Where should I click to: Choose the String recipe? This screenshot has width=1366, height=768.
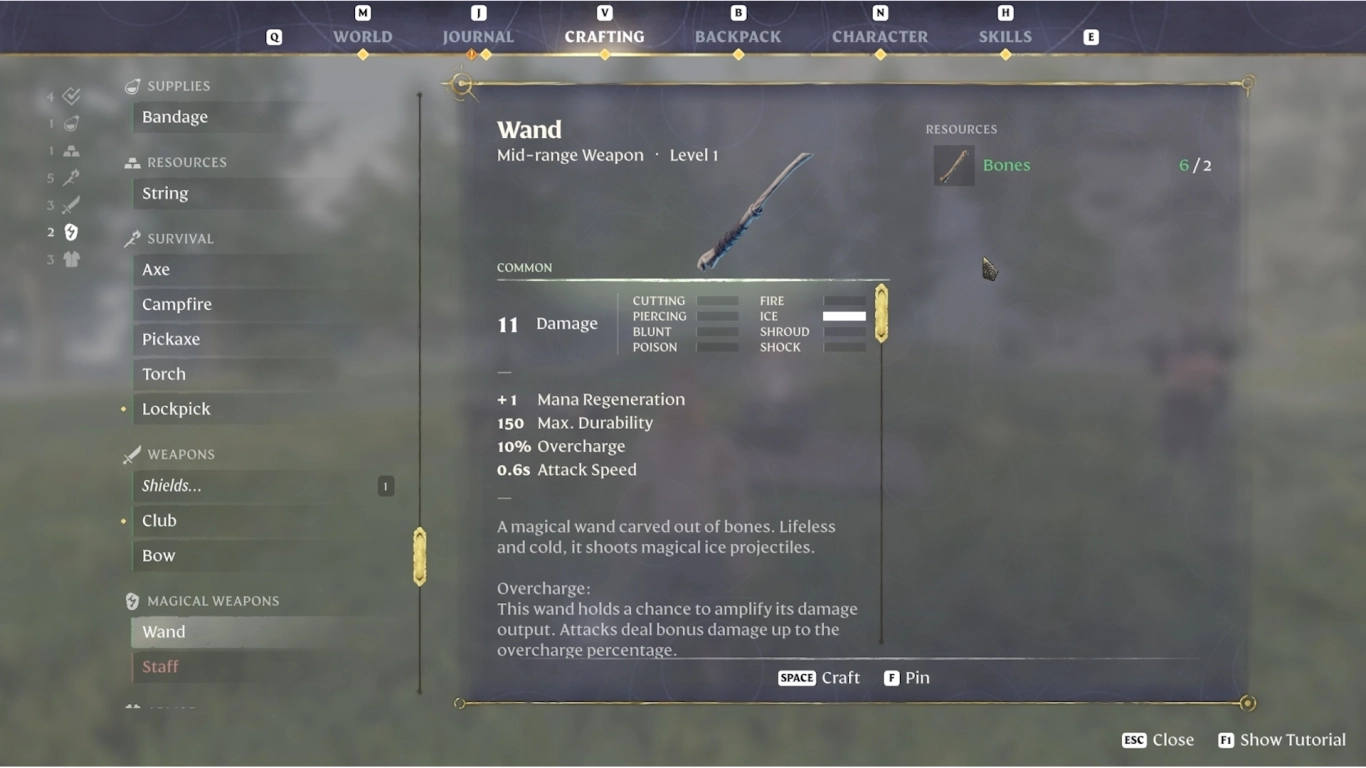click(165, 194)
